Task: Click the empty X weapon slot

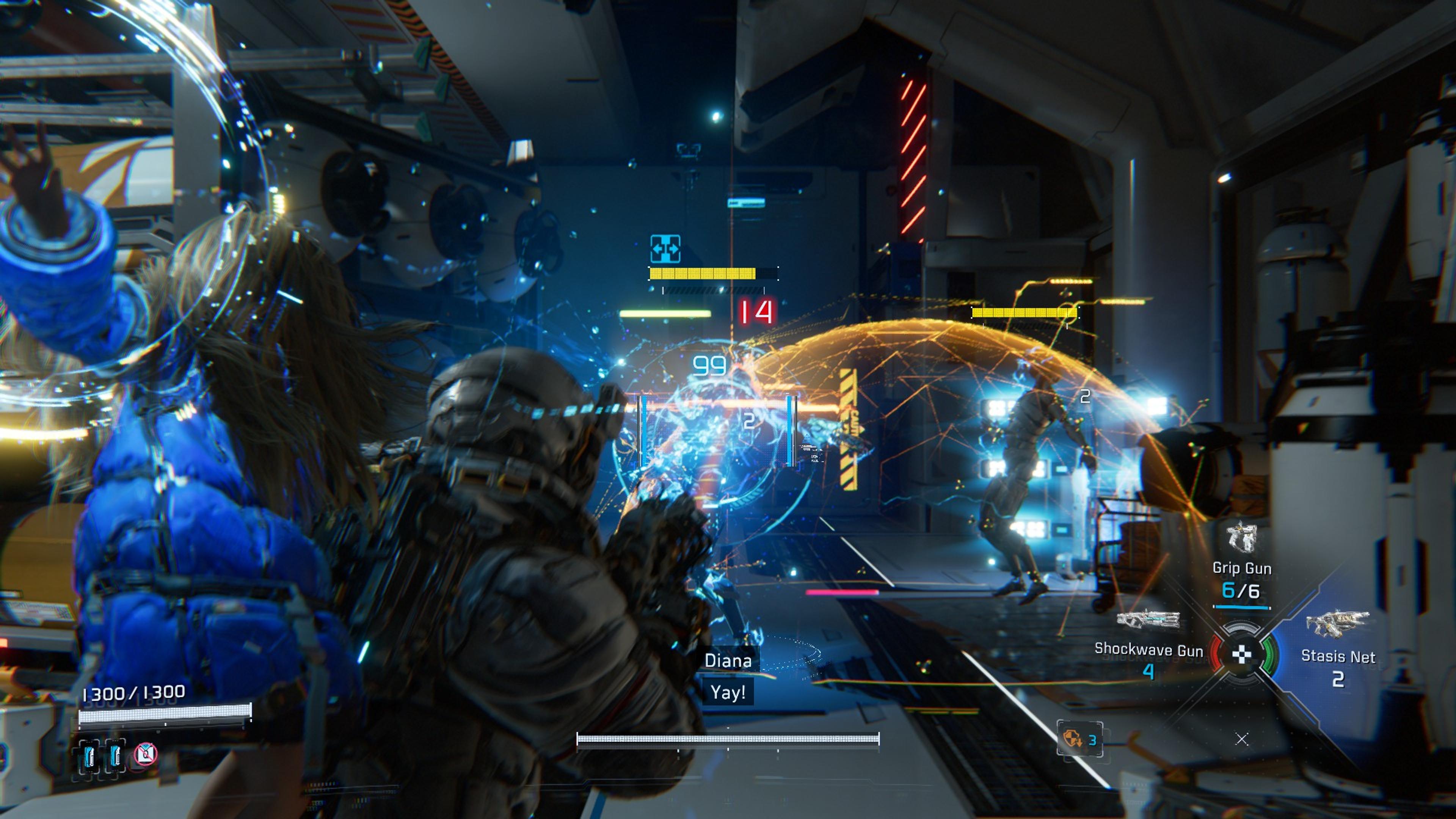Action: click(1242, 739)
